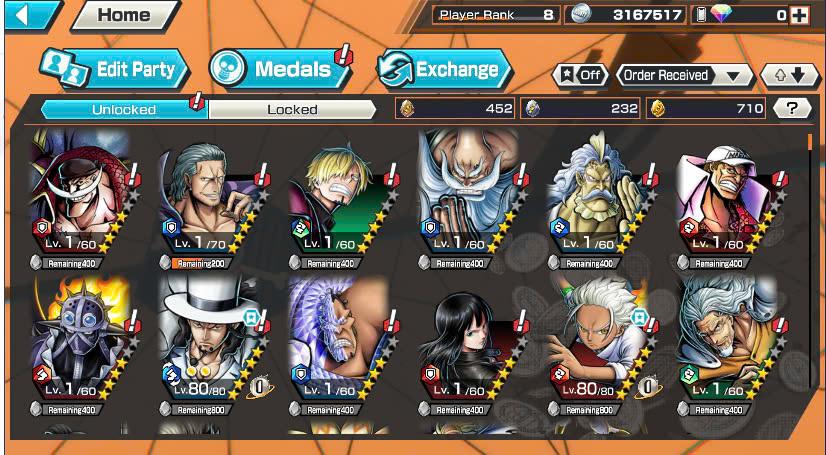Screen dimensions: 826x455
Task: Open the question mark help button
Action: 793,109
